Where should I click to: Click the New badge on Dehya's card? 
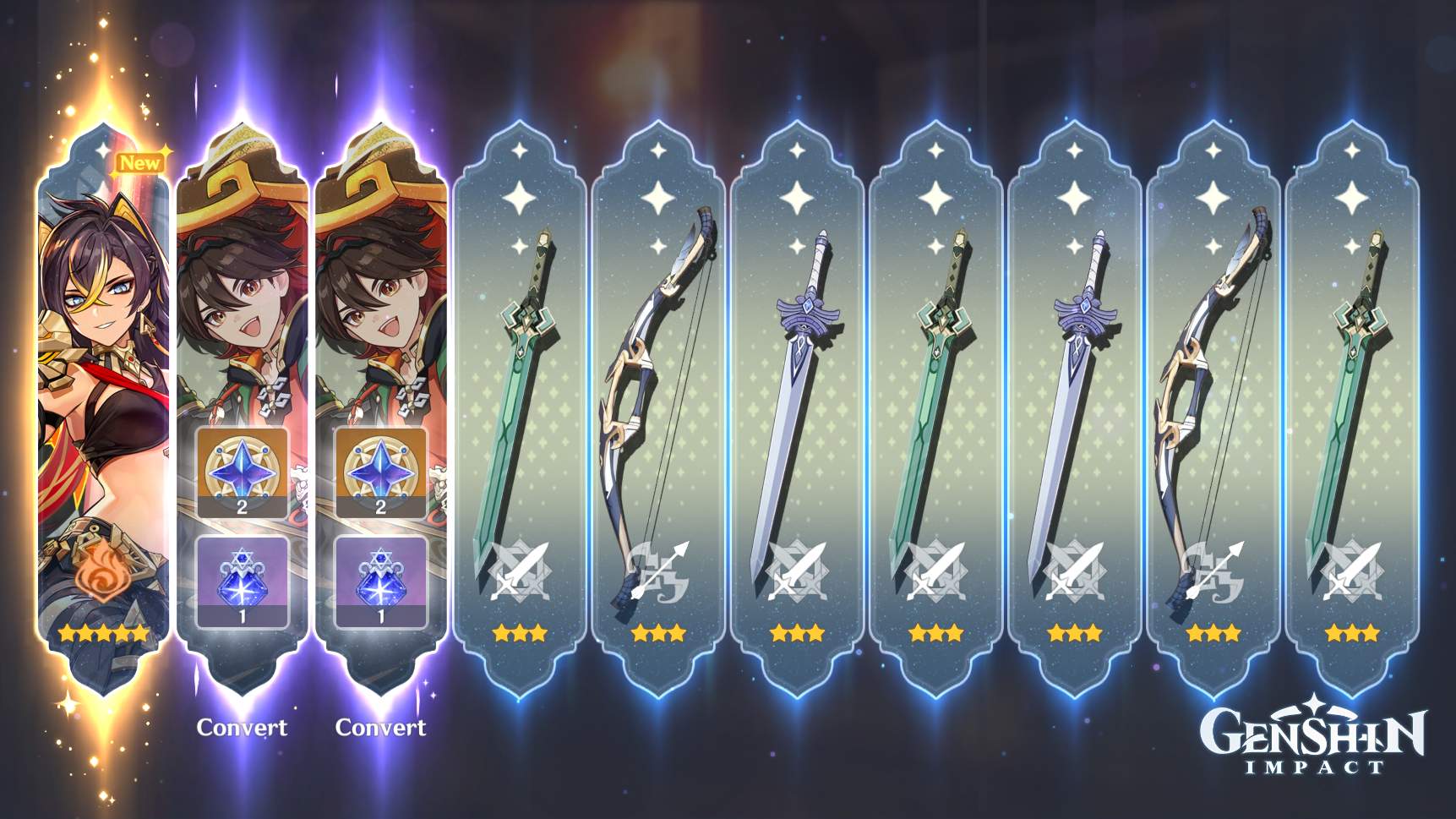(142, 163)
